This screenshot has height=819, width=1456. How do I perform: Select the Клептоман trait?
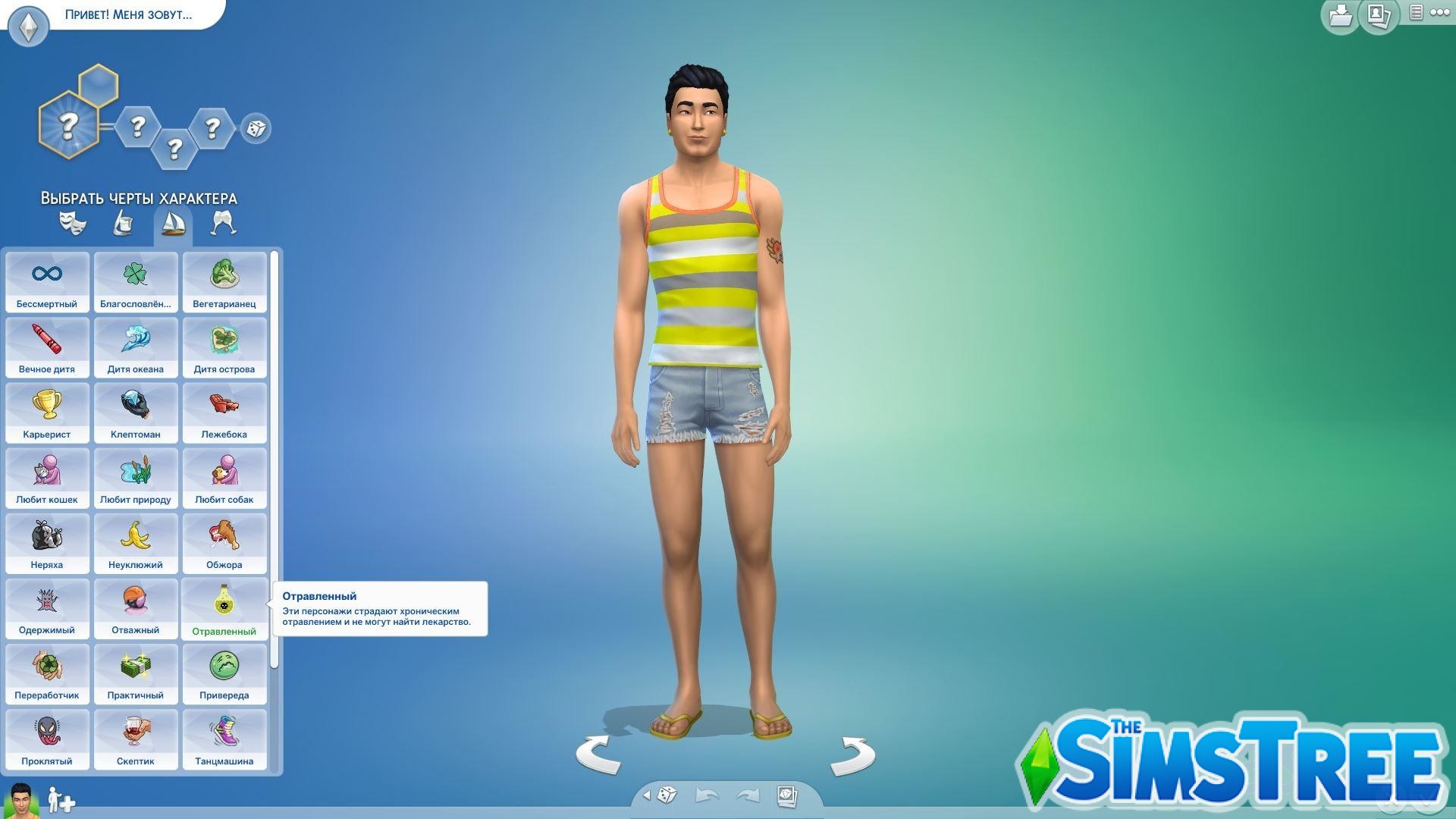pos(136,413)
